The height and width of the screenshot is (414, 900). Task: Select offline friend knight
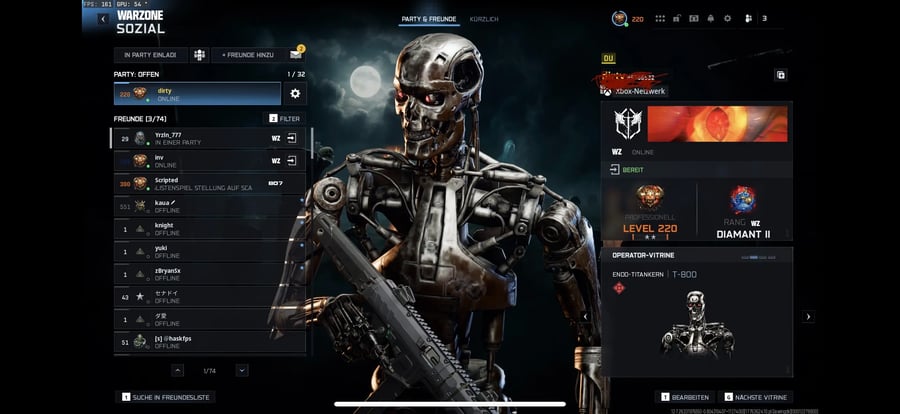pyautogui.click(x=200, y=229)
